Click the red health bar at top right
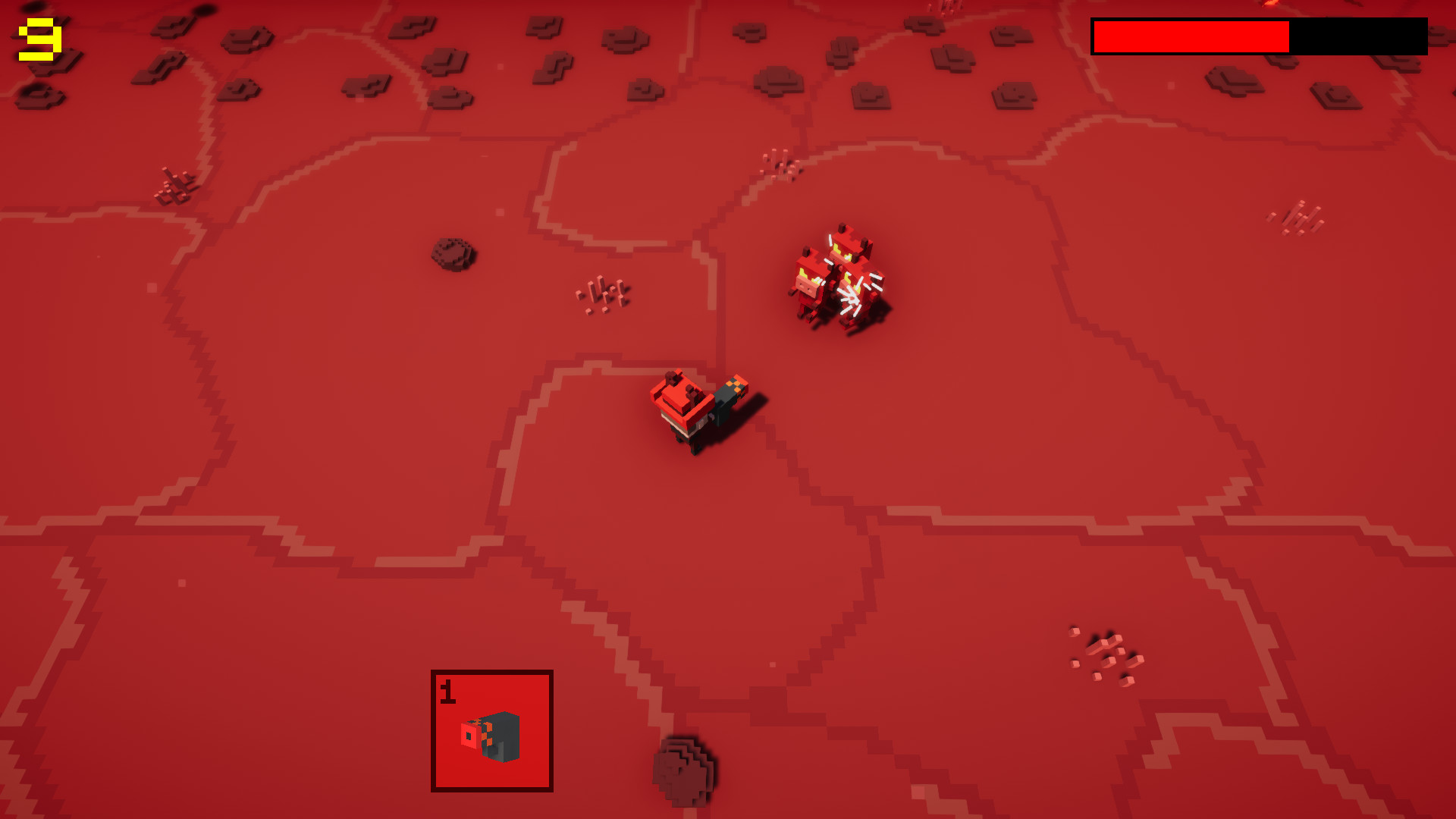 (x=1191, y=34)
